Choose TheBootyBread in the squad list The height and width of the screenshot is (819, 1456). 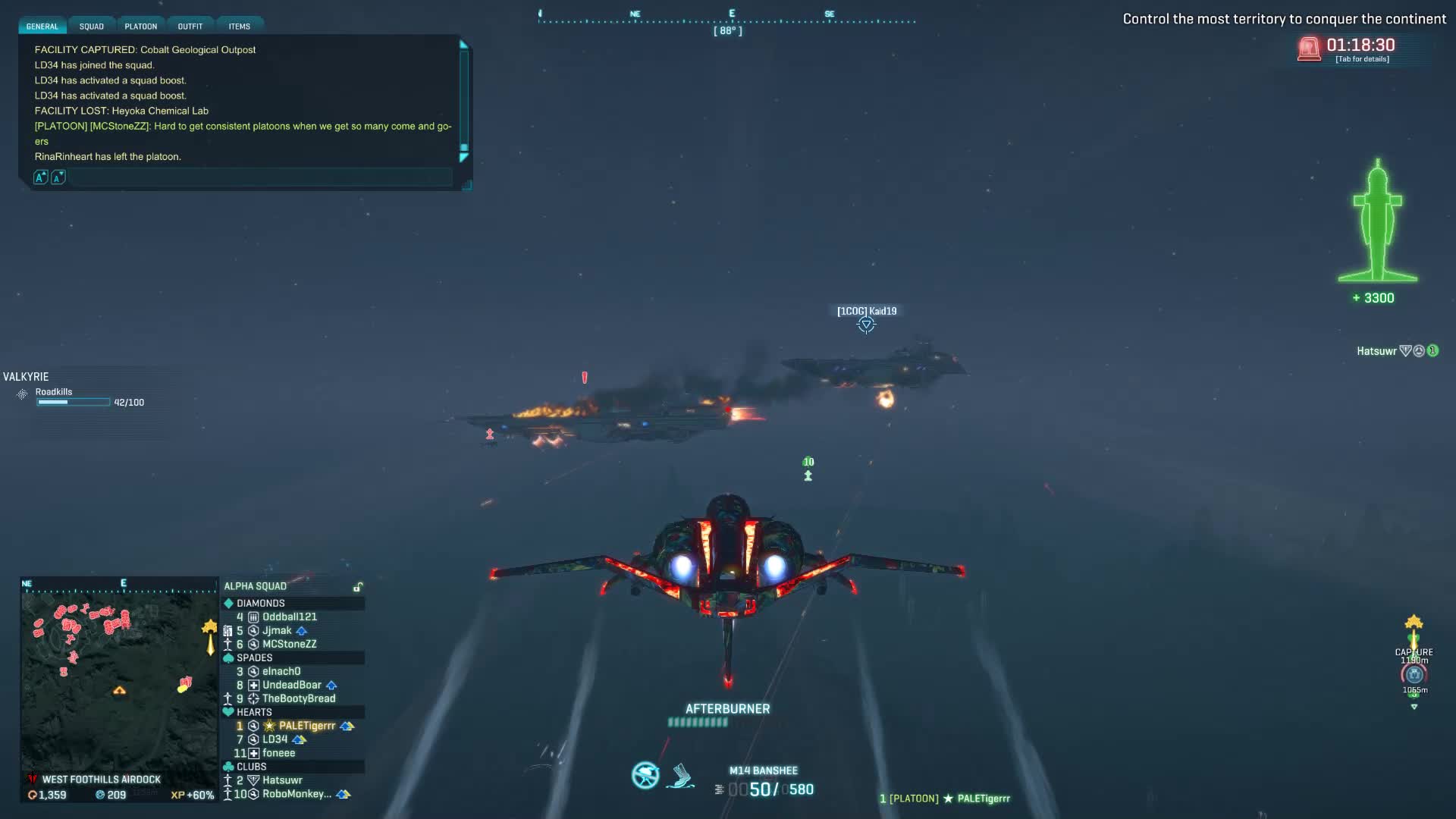299,699
